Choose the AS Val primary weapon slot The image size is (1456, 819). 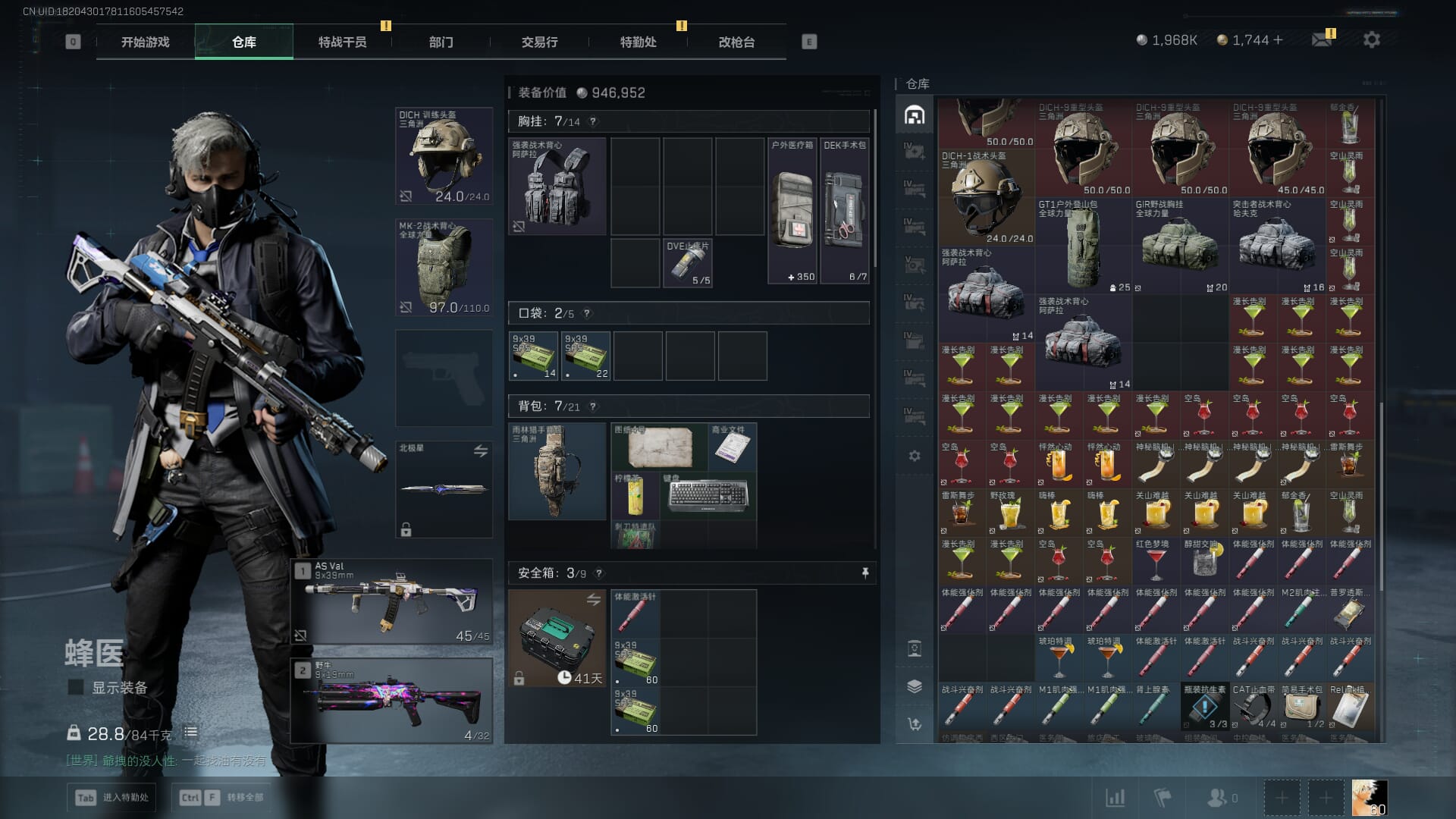tap(392, 602)
